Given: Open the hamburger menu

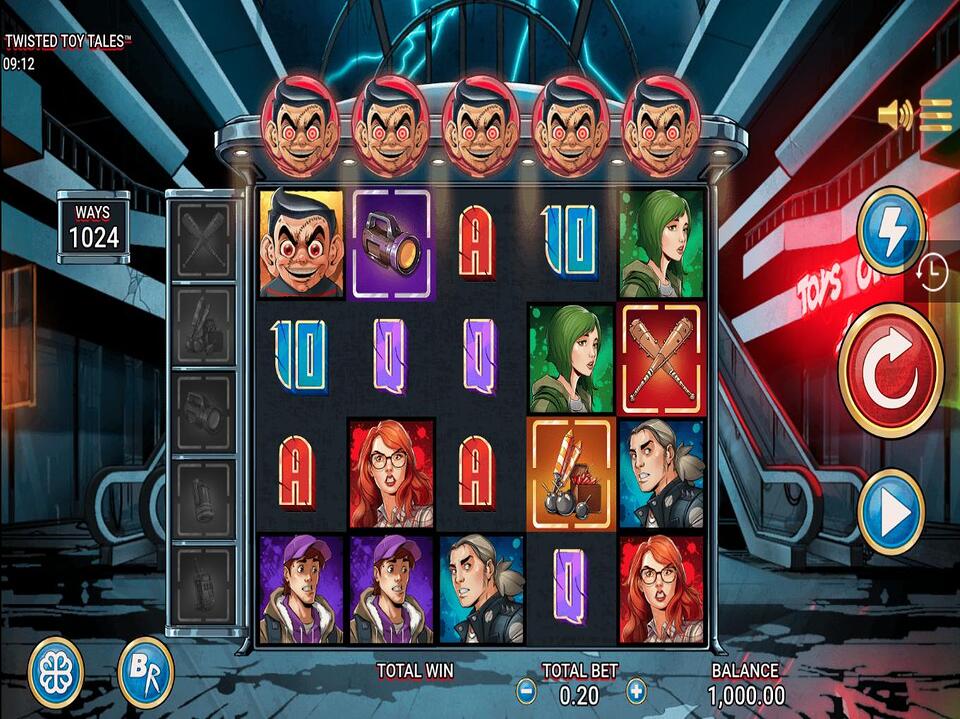Looking at the screenshot, I should tap(936, 116).
